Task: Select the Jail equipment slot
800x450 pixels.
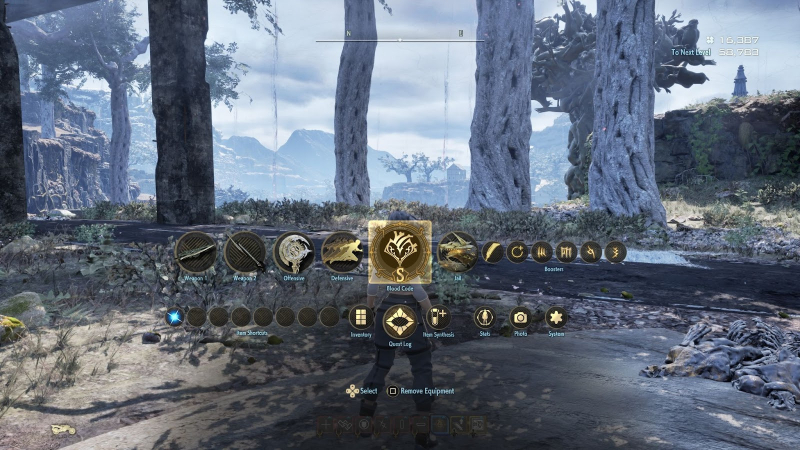Action: (458, 252)
